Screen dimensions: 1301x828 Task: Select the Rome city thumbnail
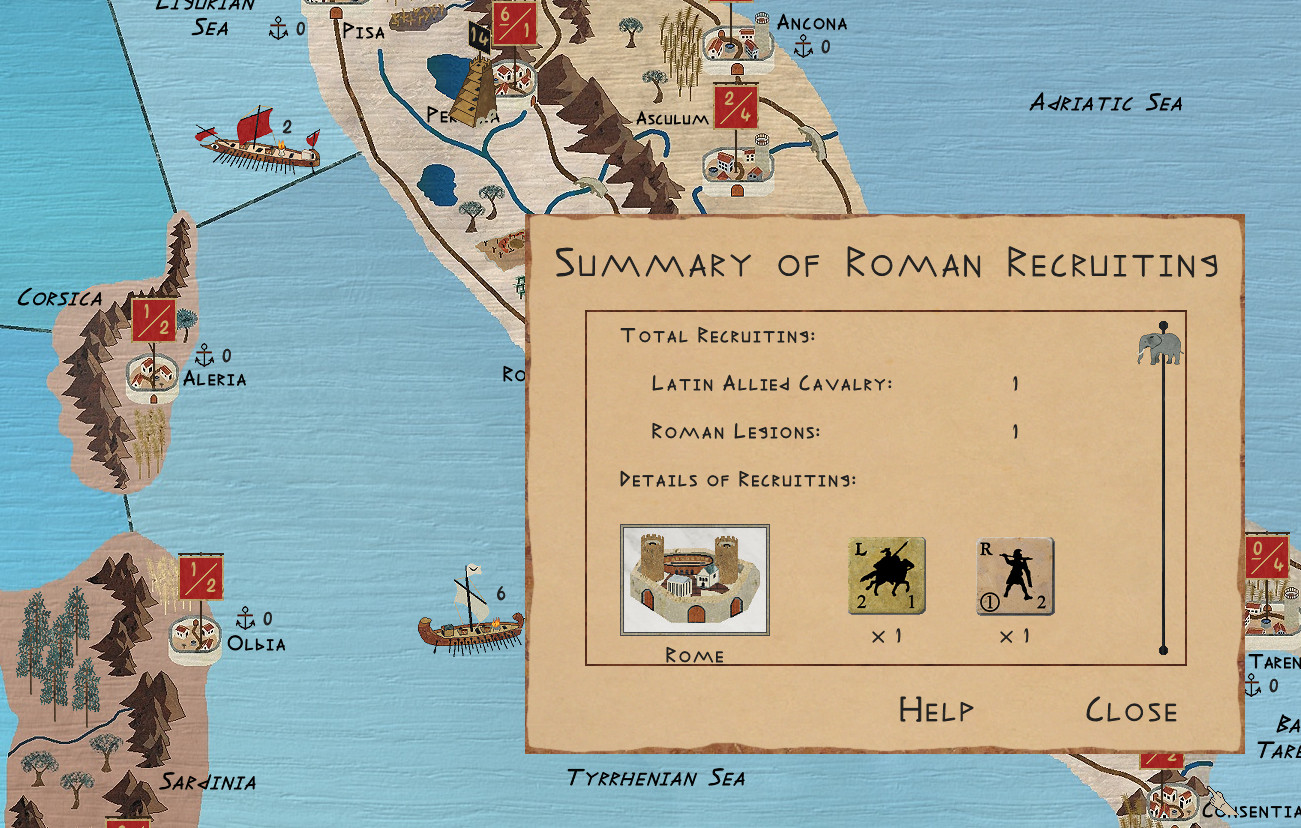[695, 580]
